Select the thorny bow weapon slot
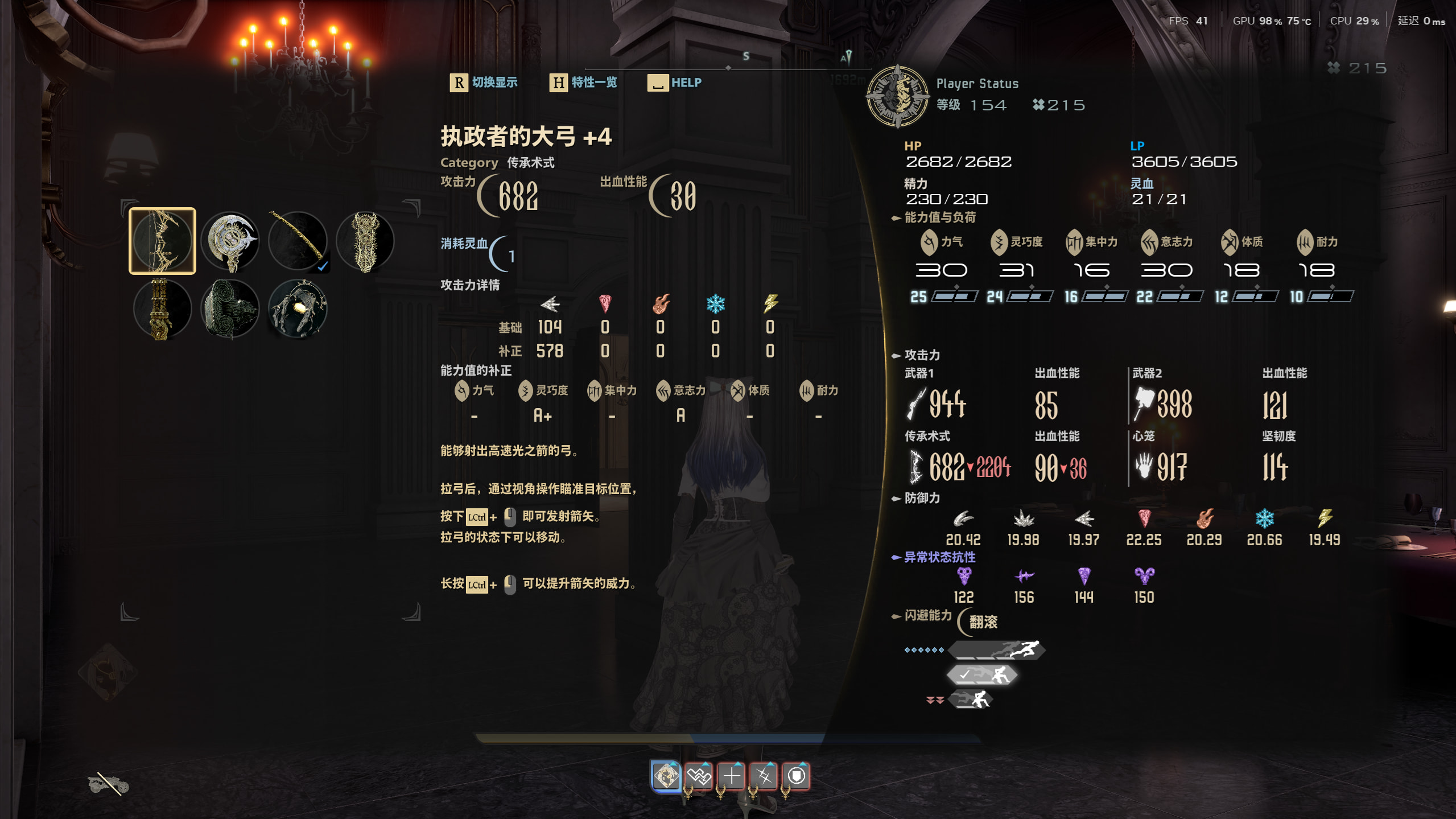 [162, 241]
